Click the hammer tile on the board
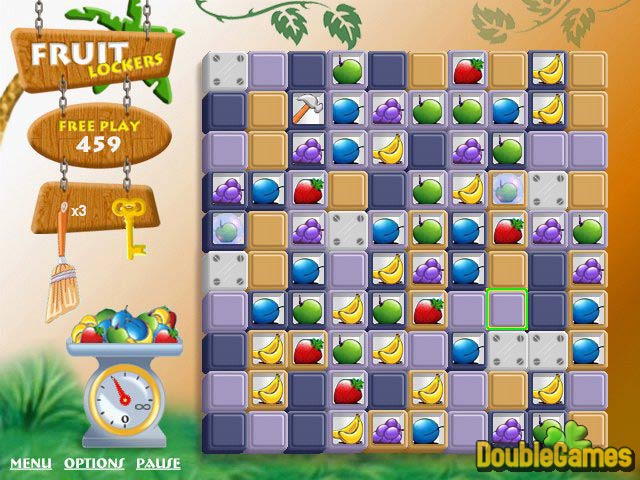 305,108
